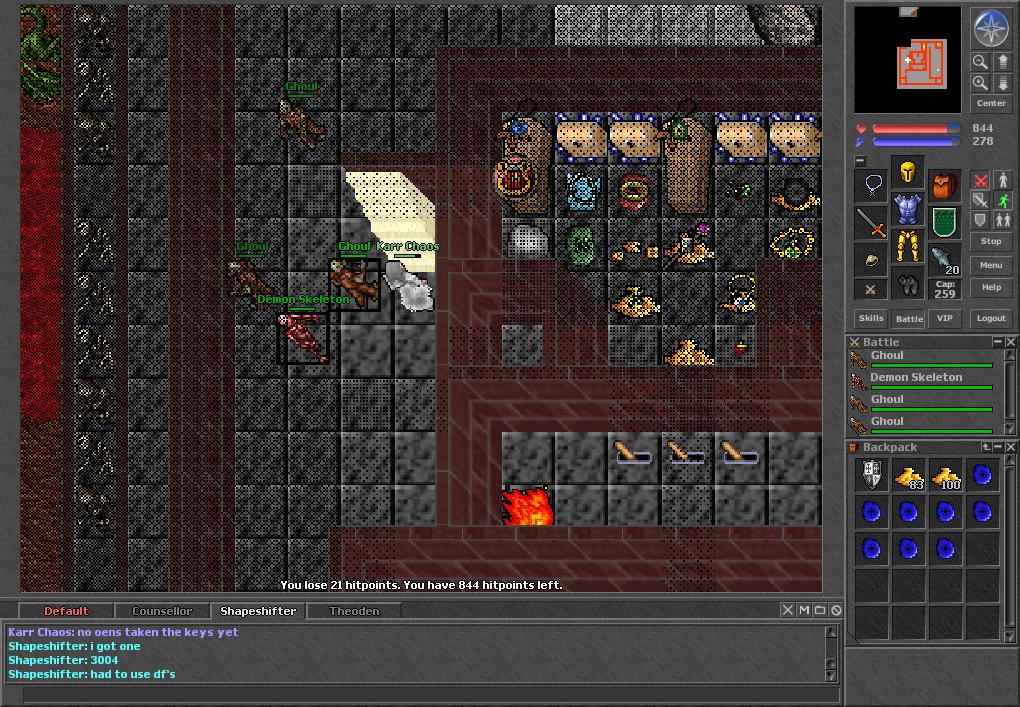Click the minimap compass rose
Image resolution: width=1020 pixels, height=707 pixels.
(991, 28)
